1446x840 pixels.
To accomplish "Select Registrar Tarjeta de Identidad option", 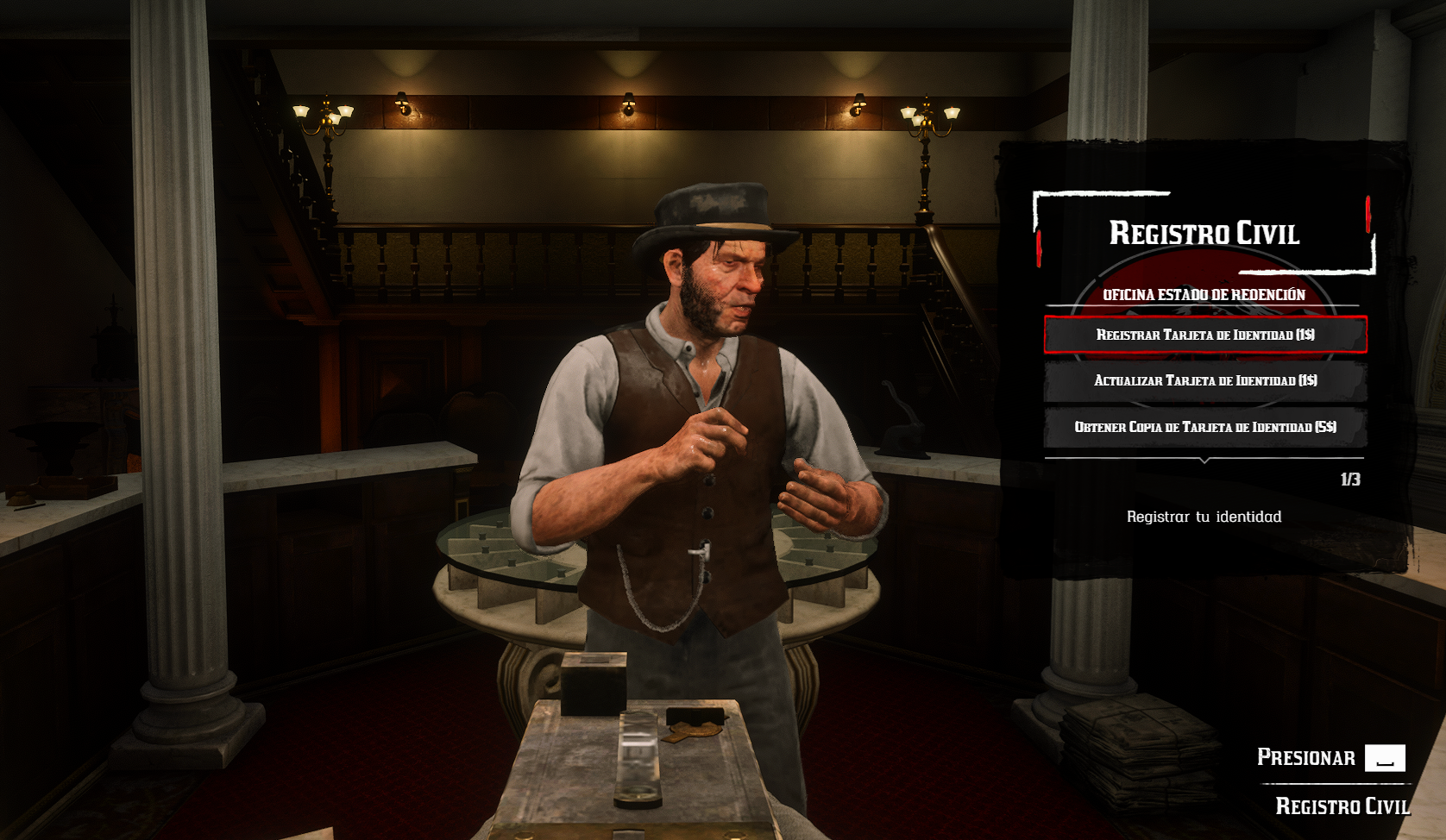I will [x=1205, y=335].
